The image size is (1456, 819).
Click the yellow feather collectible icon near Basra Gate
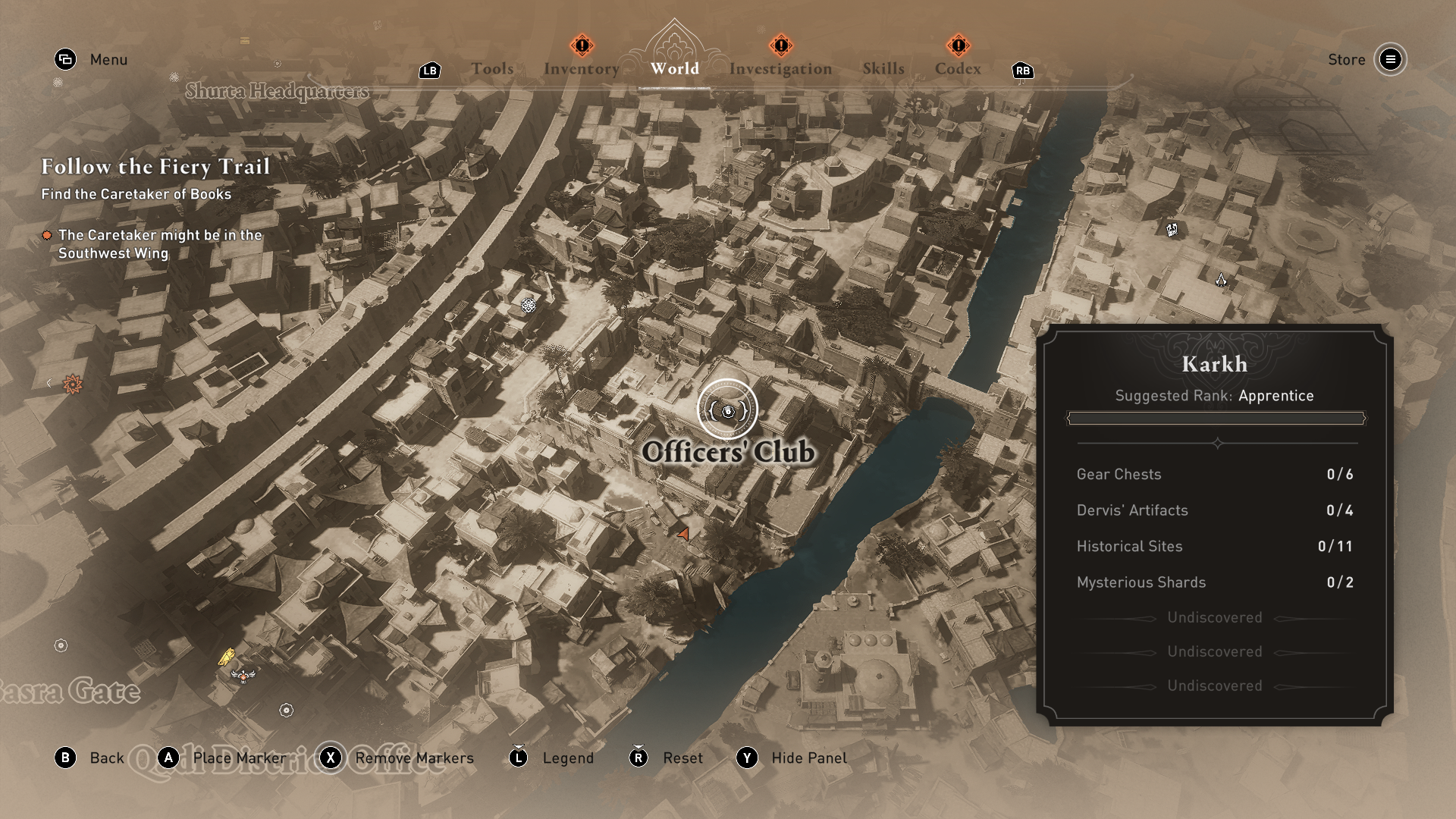225,657
